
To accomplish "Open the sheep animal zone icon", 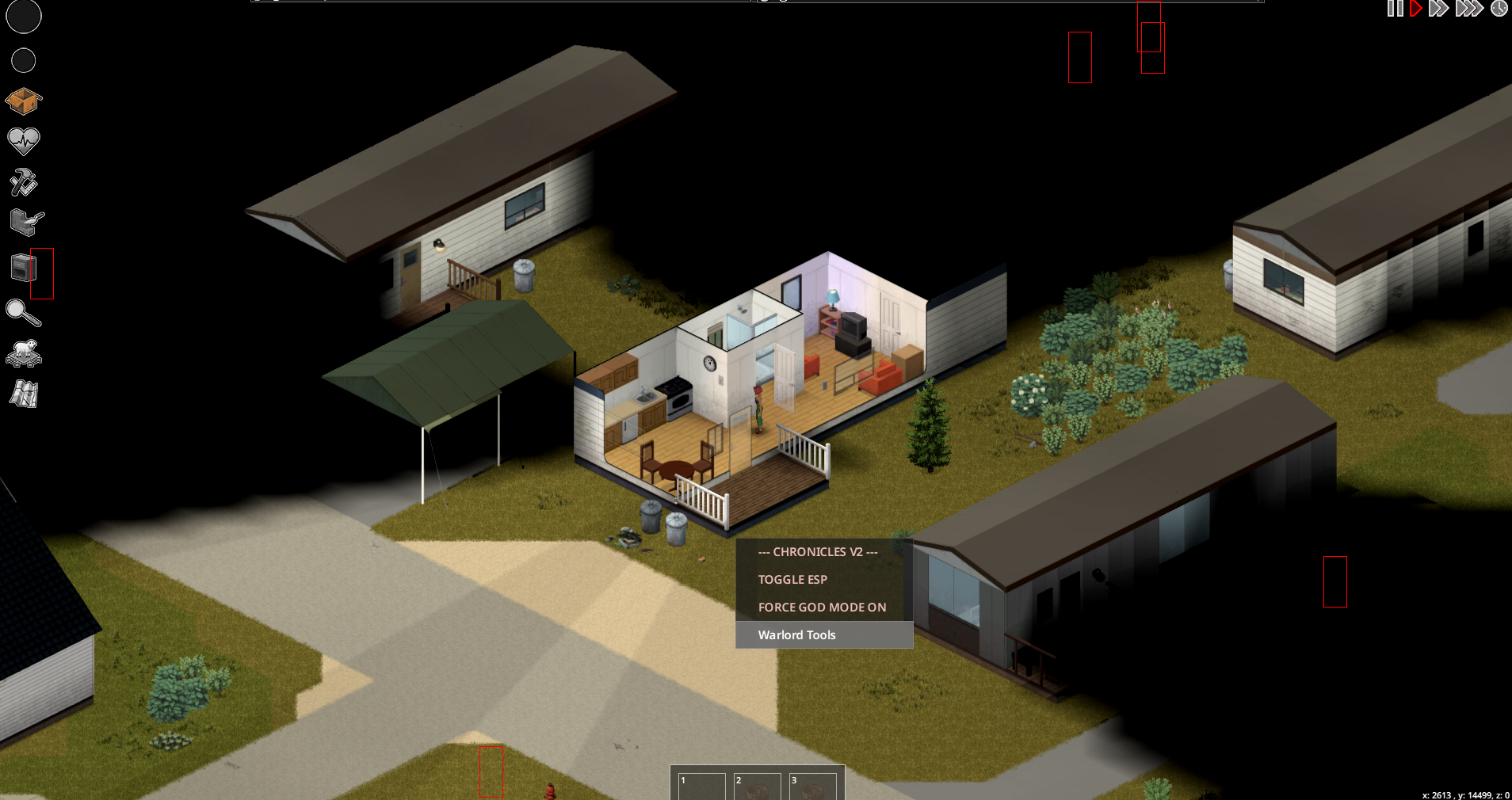I will pos(24,353).
